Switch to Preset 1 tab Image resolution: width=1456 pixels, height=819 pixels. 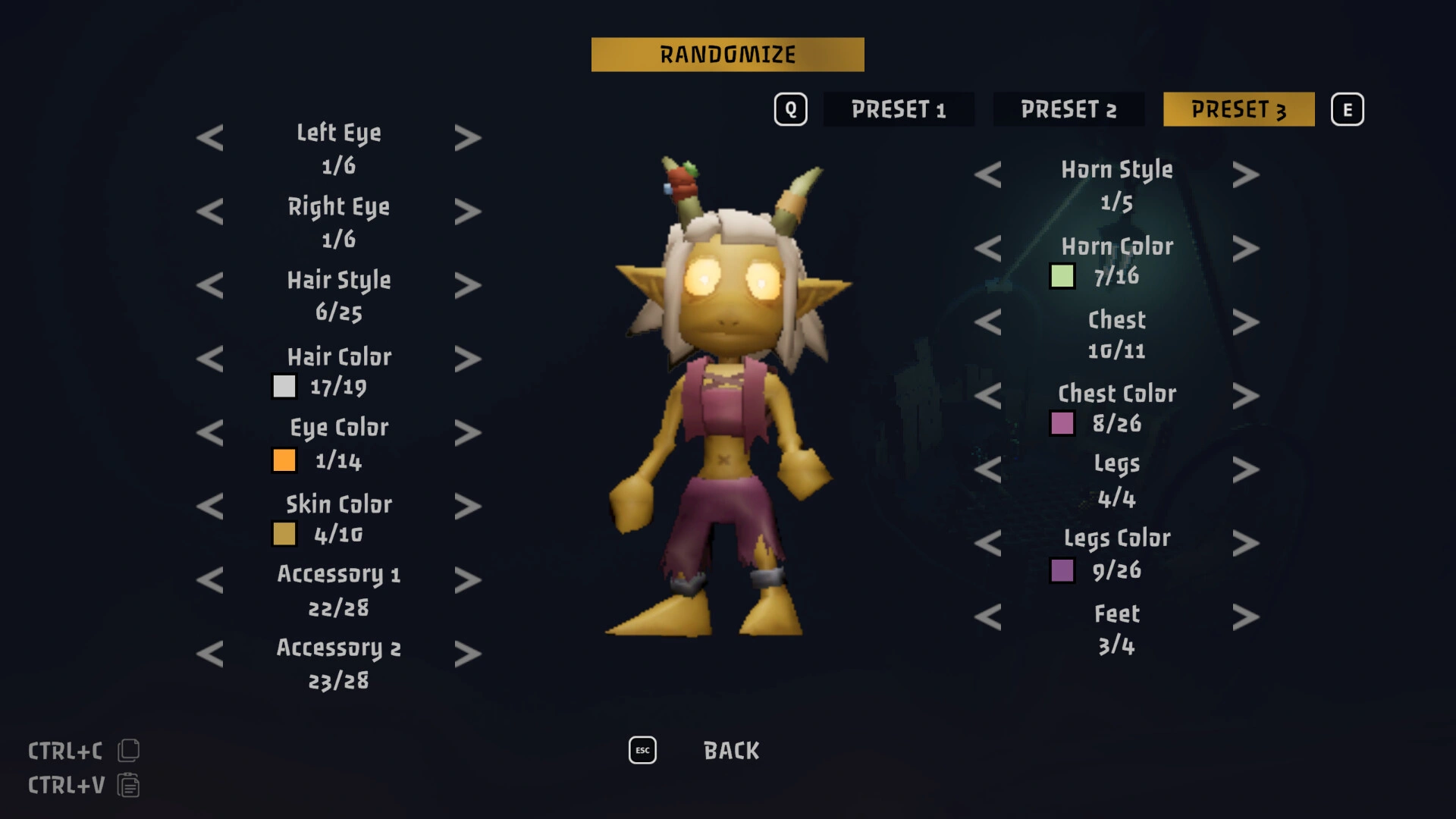pyautogui.click(x=899, y=109)
